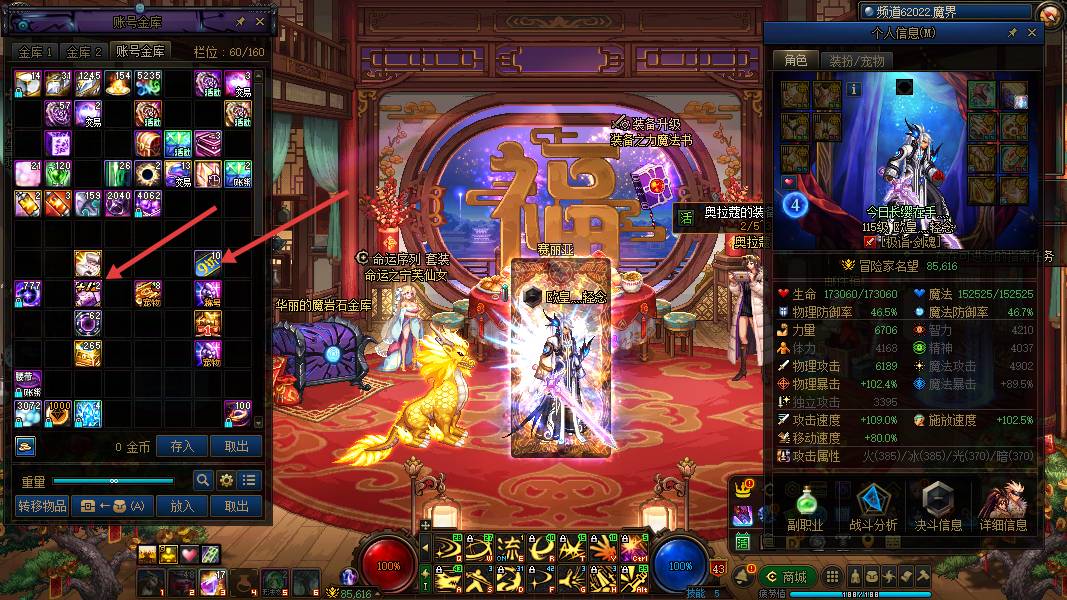Viewport: 1067px width, 600px height.
Task: Open 详细信息 detailed info
Action: click(x=1004, y=508)
